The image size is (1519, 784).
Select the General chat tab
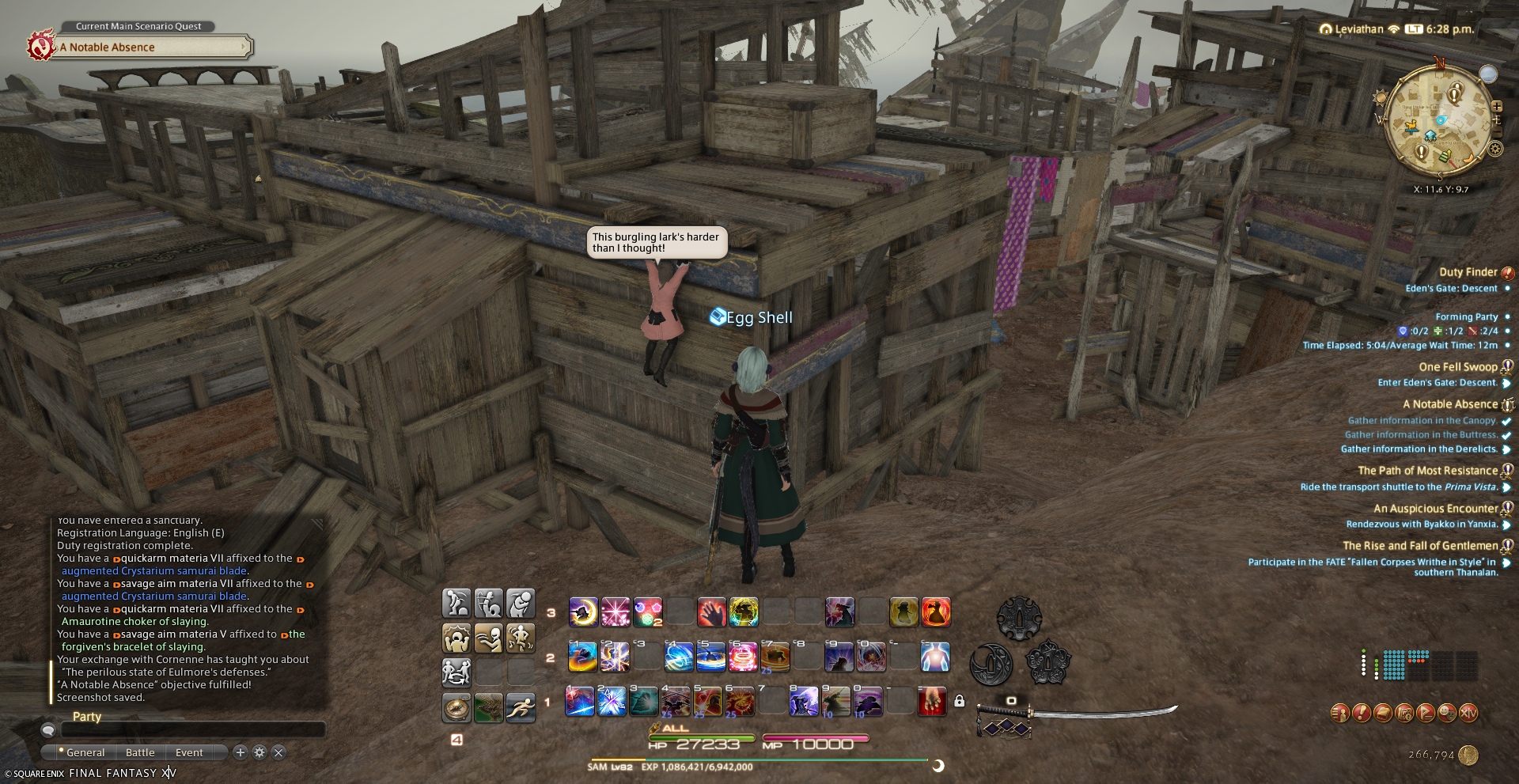pyautogui.click(x=85, y=752)
